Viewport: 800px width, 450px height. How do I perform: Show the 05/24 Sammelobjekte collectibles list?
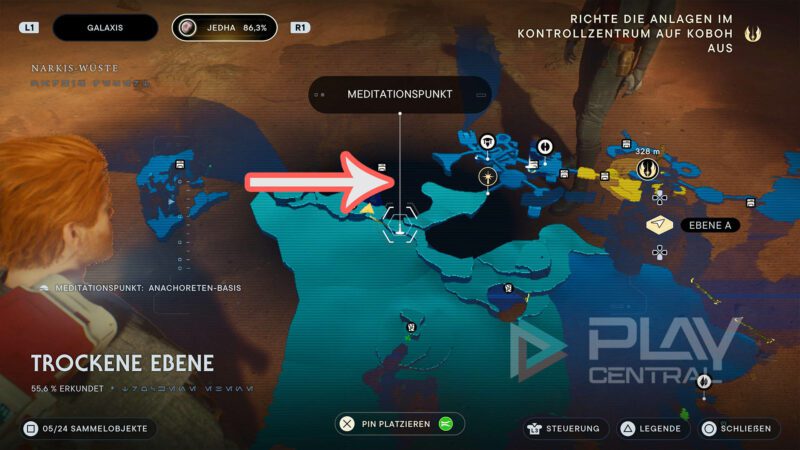tap(88, 428)
